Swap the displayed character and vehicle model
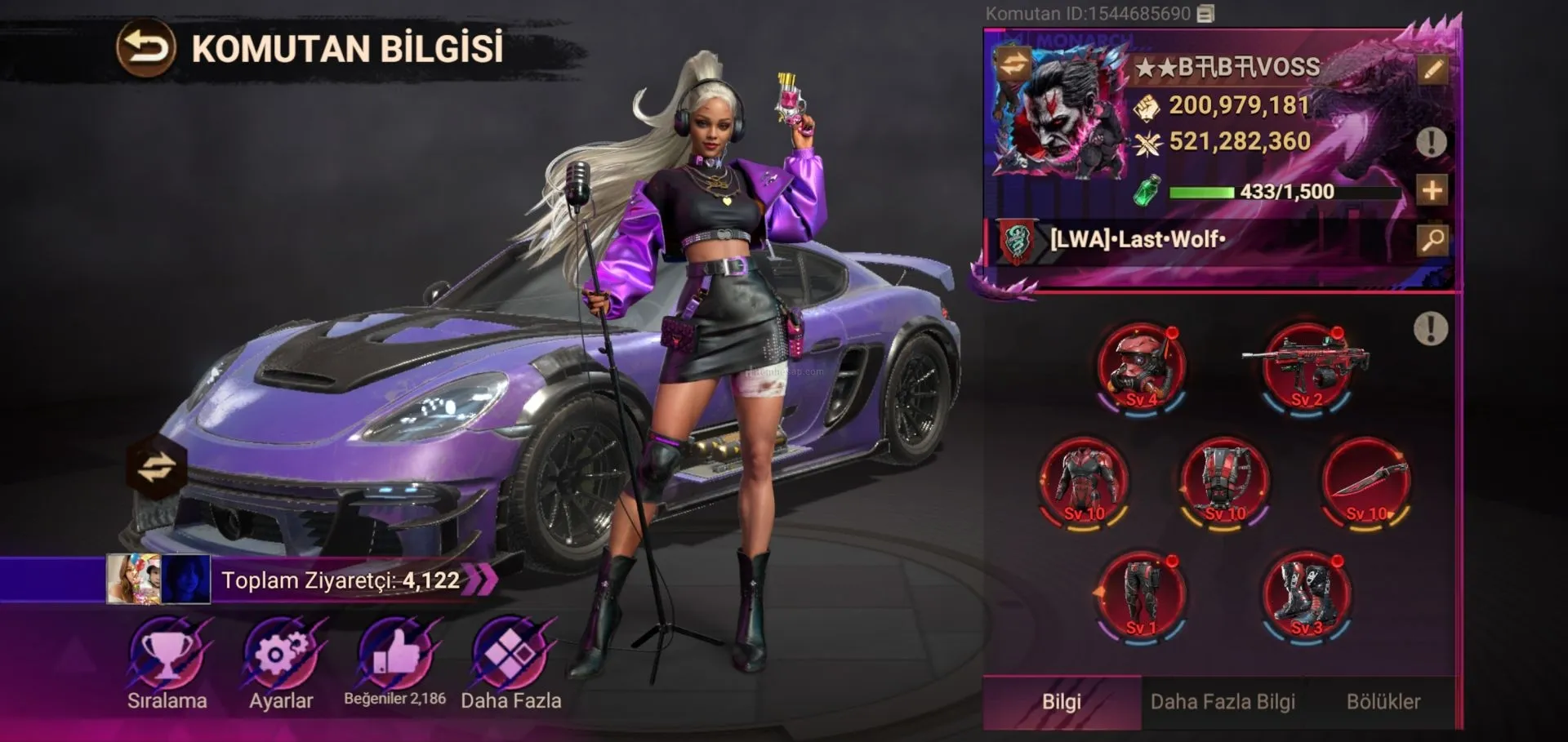 click(156, 468)
